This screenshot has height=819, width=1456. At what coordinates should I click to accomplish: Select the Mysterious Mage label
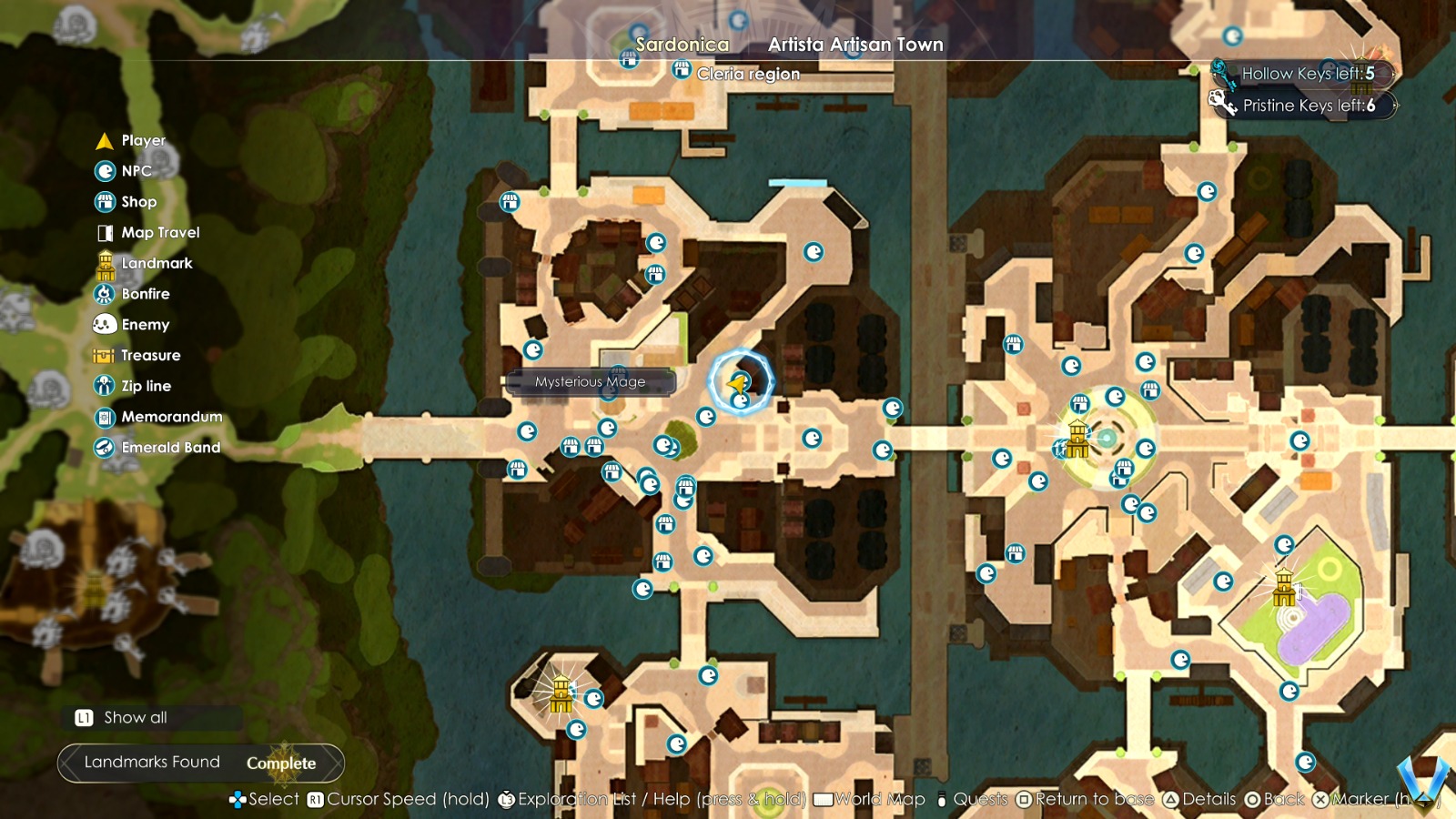(x=590, y=381)
